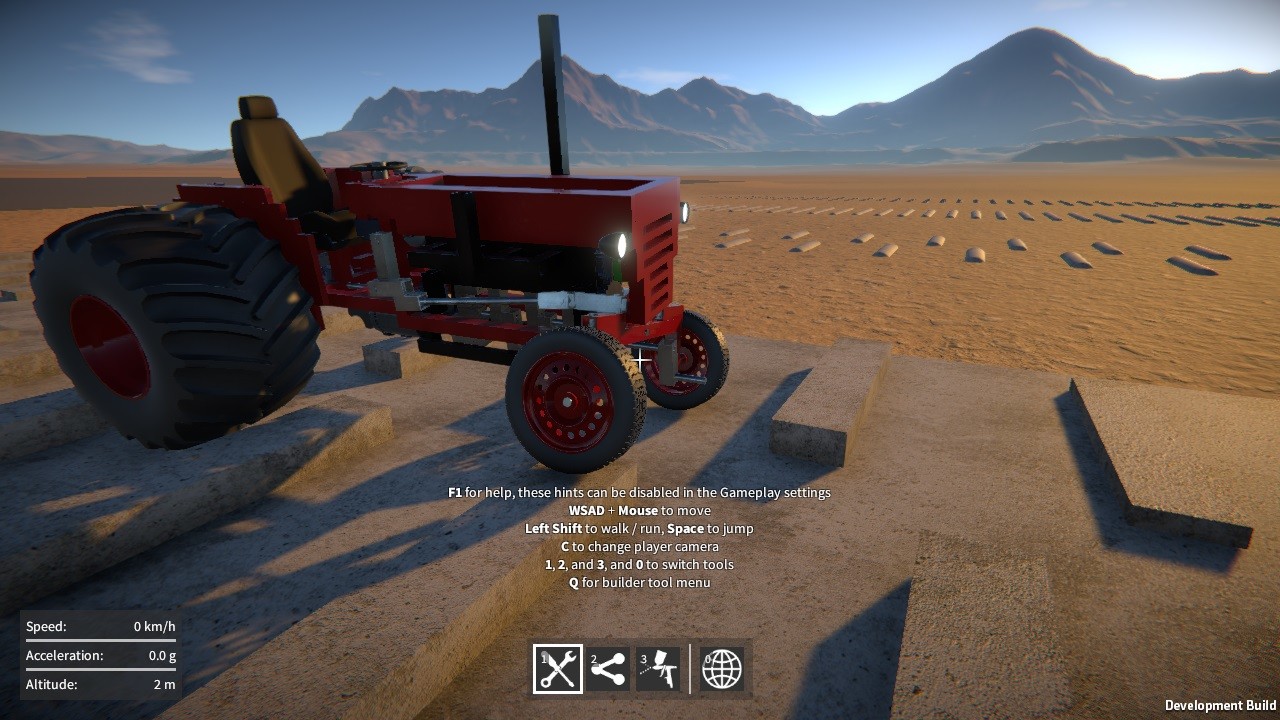Click the Development Build label

coord(1221,703)
